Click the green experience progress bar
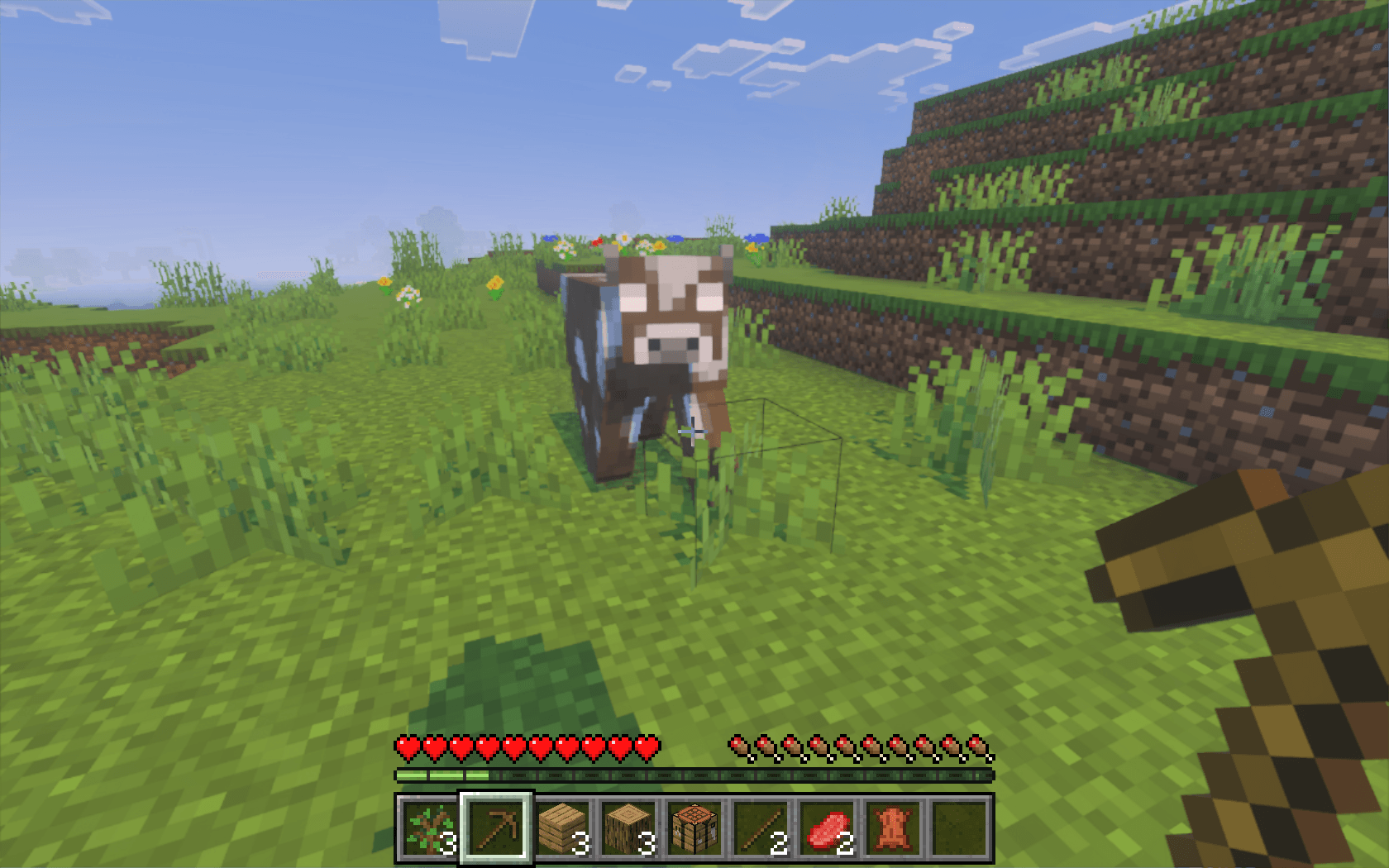The image size is (1389, 868). click(x=438, y=775)
